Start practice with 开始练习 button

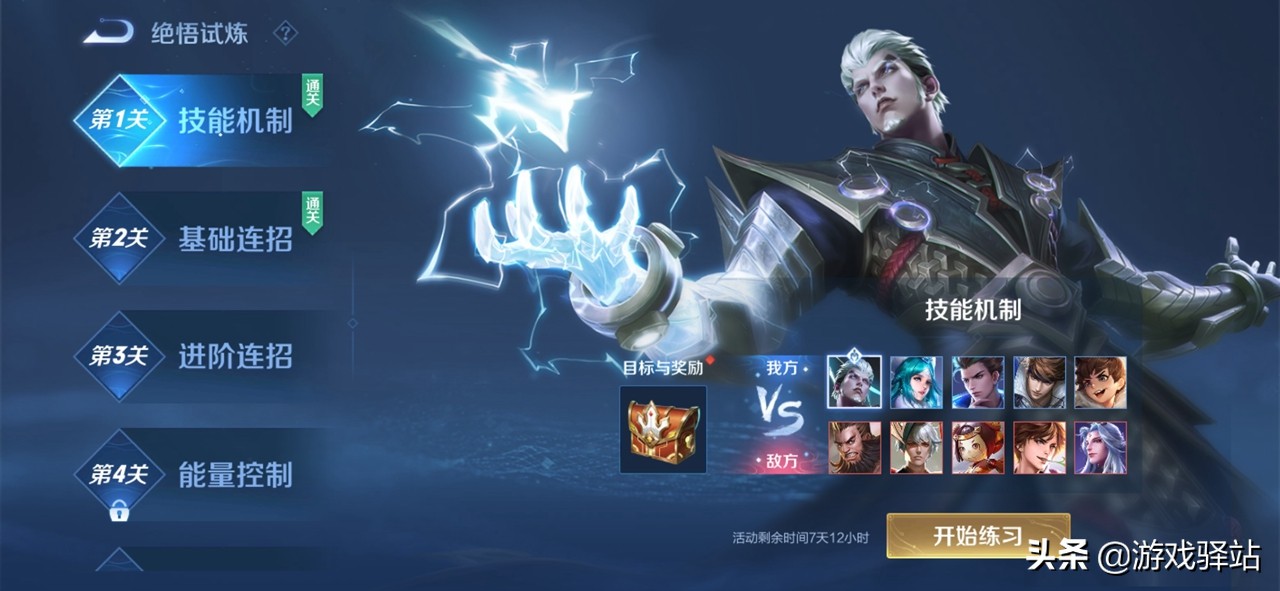coord(977,535)
